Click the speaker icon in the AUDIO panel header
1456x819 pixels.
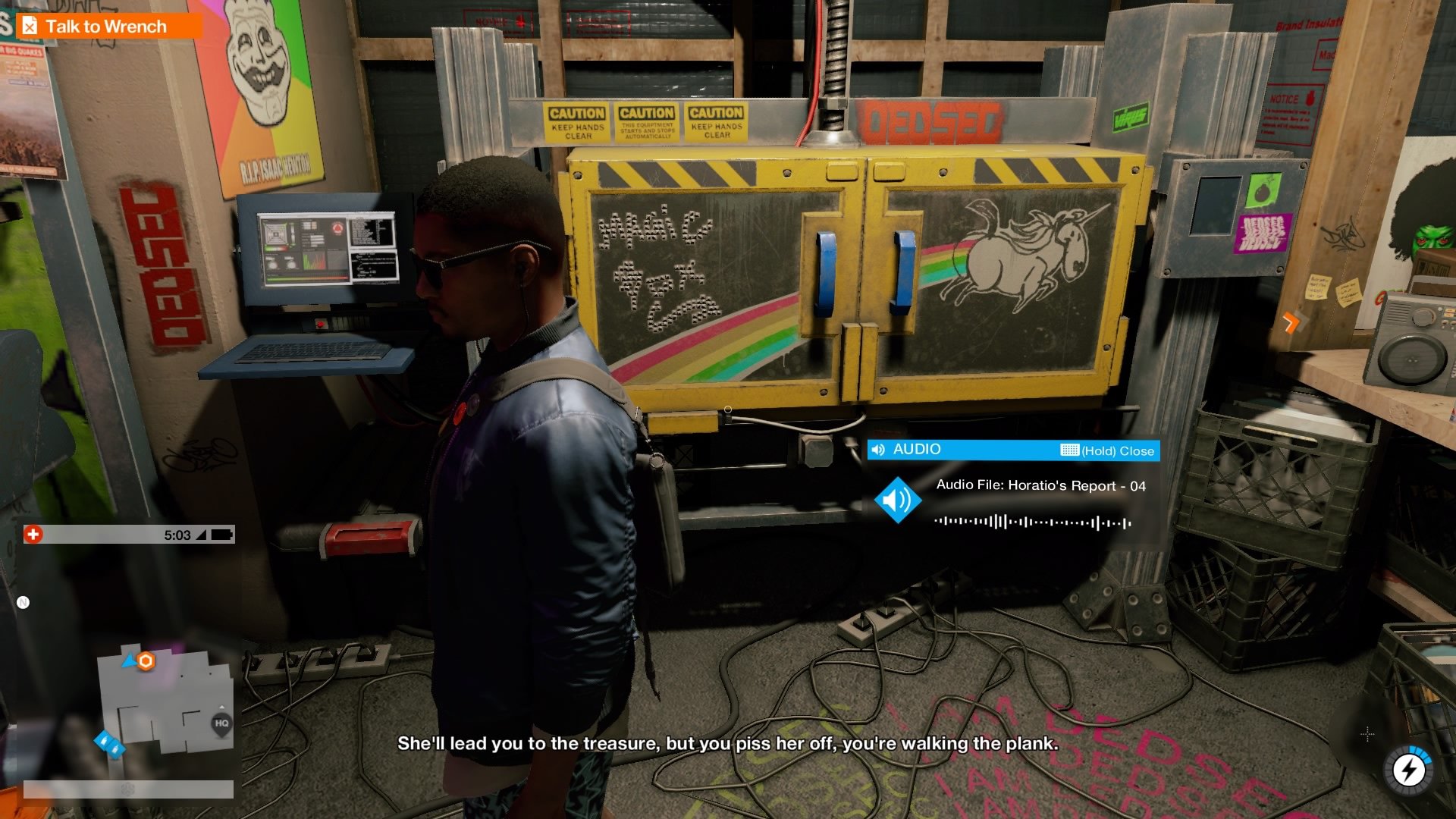click(878, 450)
